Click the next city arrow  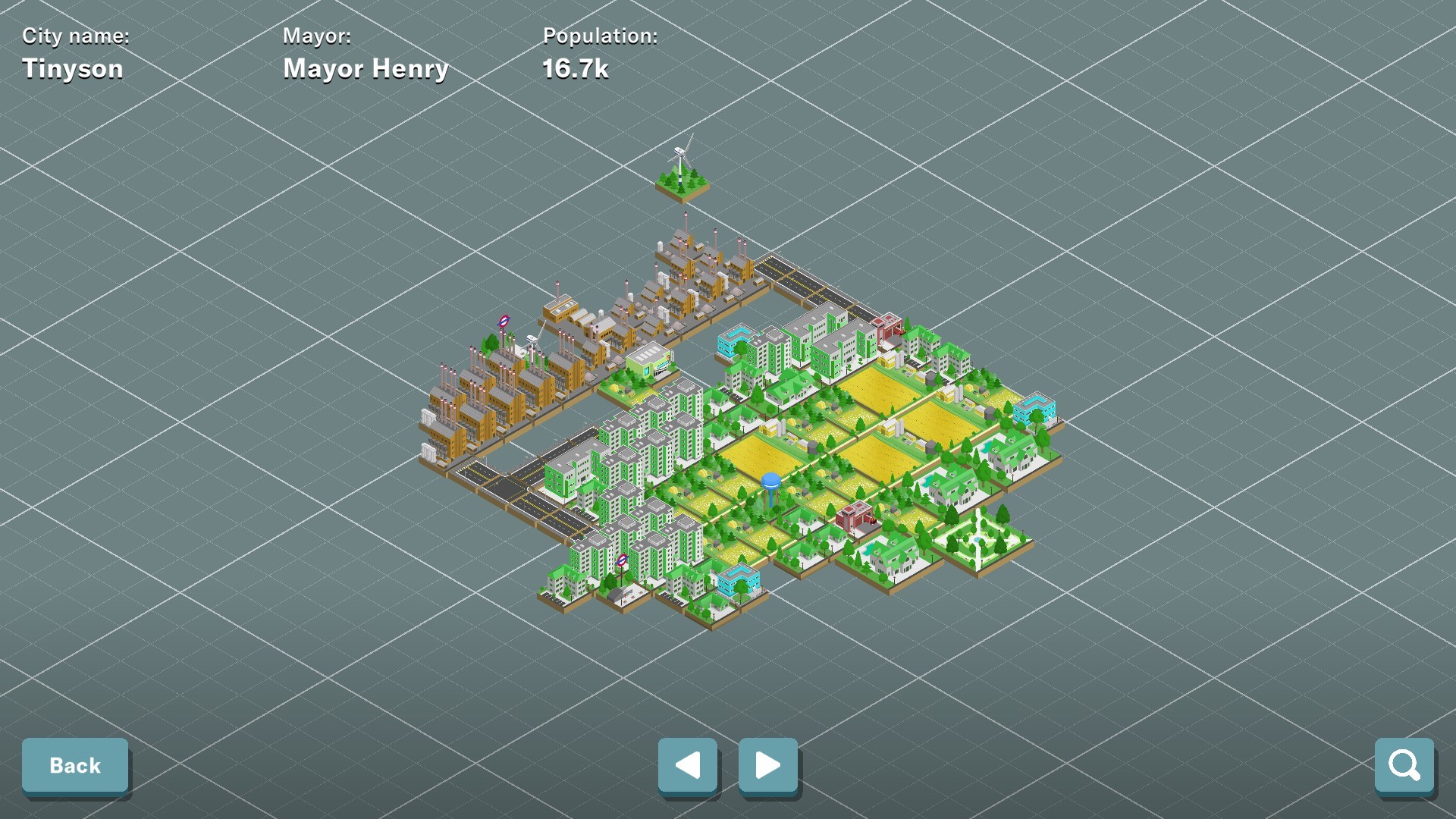pyautogui.click(x=767, y=766)
